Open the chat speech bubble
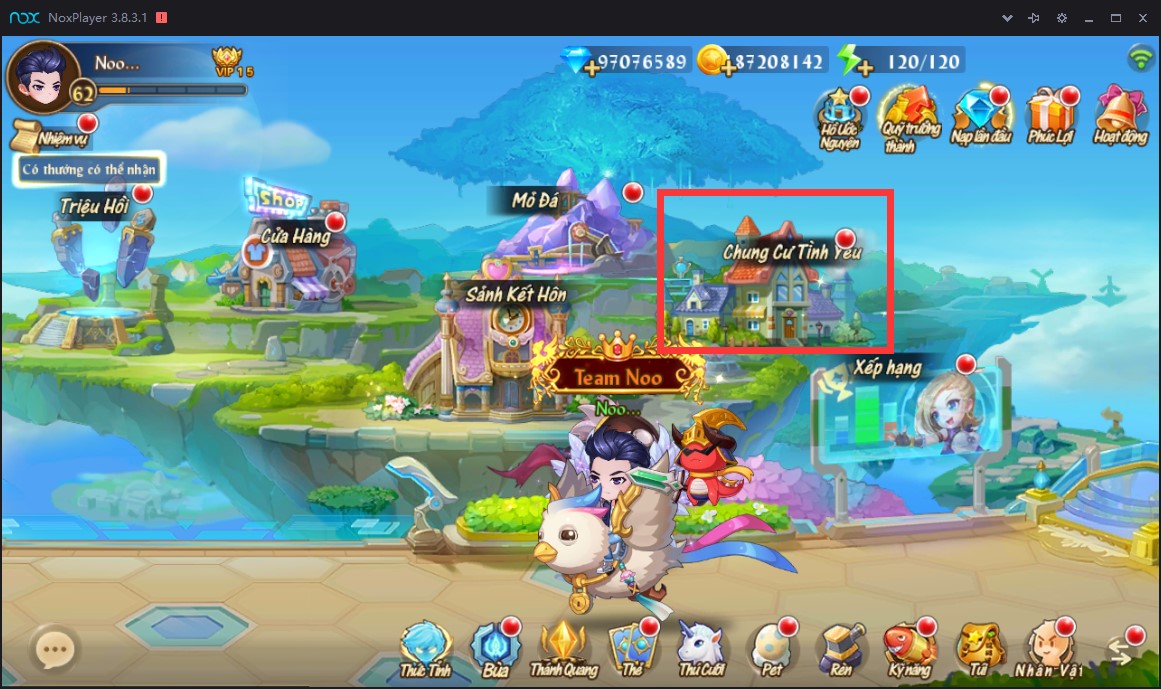 click(x=55, y=650)
